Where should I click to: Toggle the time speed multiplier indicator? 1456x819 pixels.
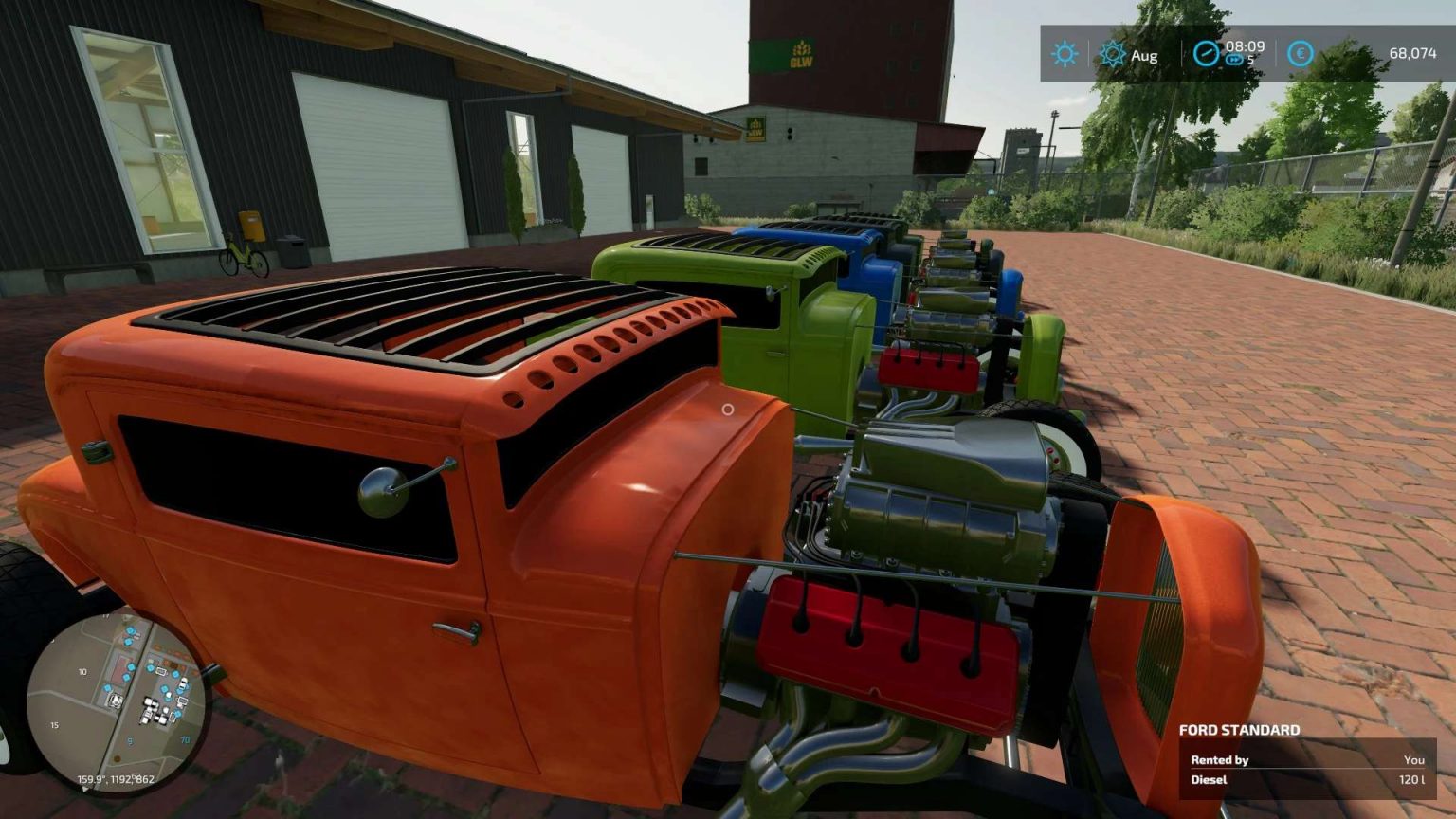tap(1242, 61)
